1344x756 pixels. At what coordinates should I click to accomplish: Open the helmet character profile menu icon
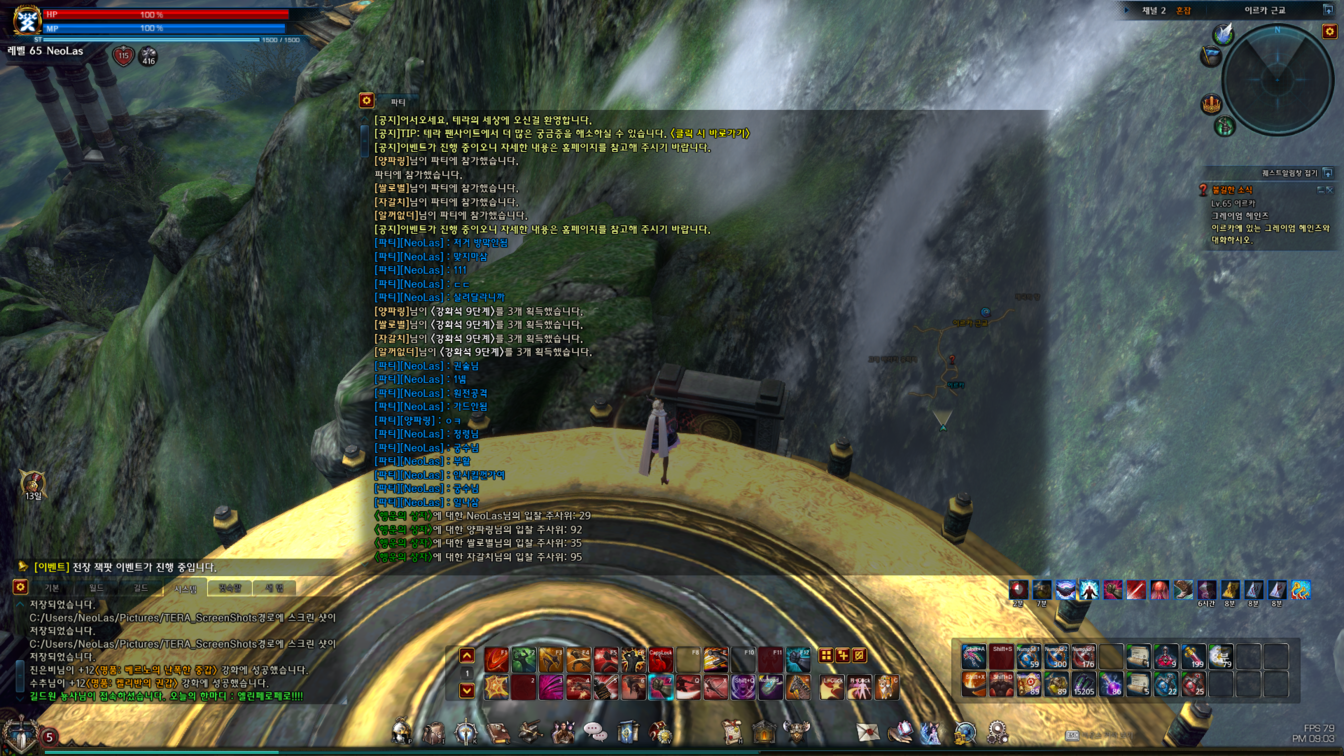pyautogui.click(x=402, y=733)
